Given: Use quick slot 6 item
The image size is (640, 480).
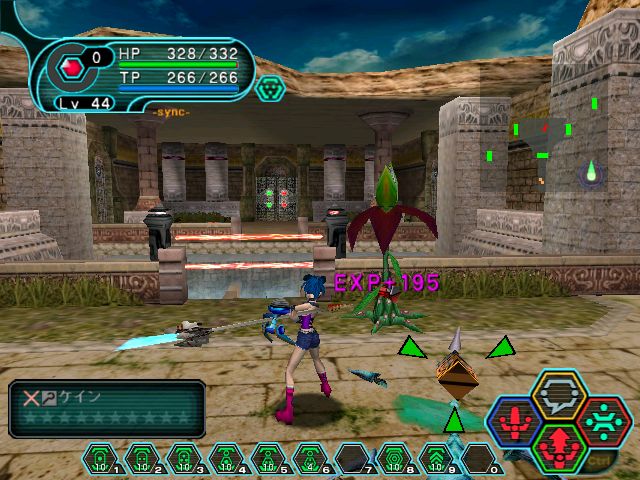Looking at the screenshot, I should pyautogui.click(x=309, y=458).
